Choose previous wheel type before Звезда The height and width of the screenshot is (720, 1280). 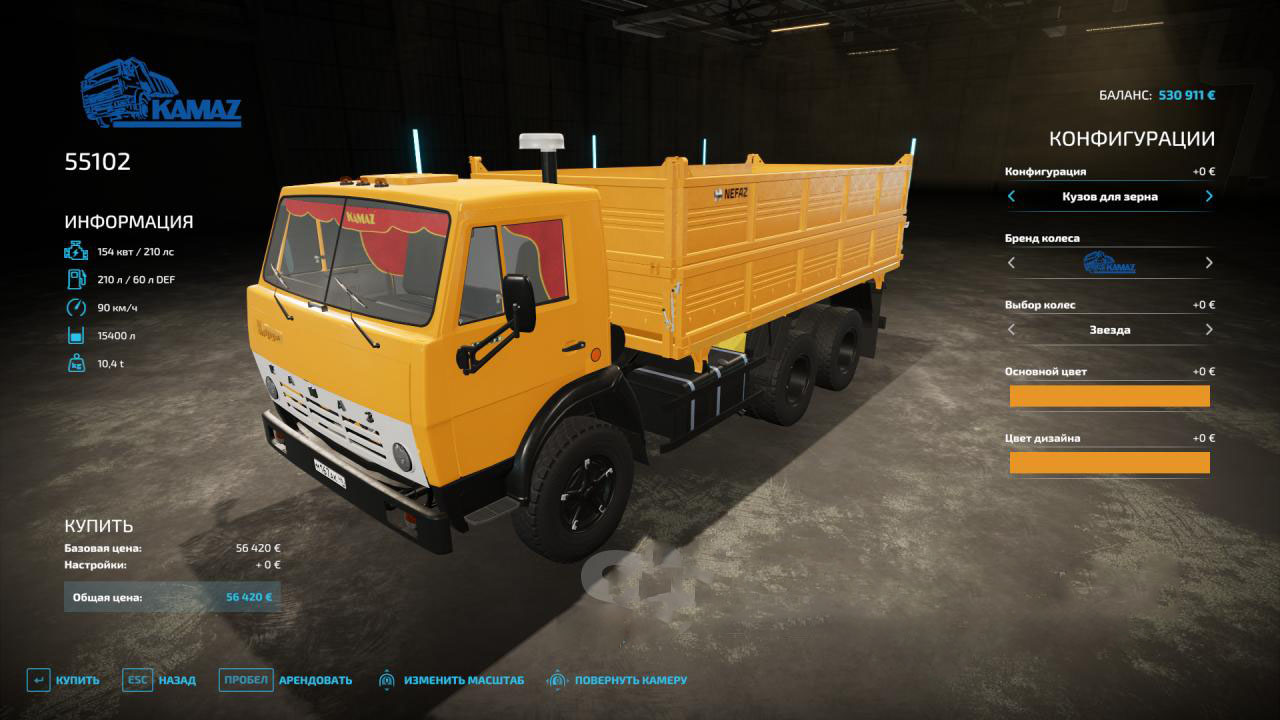[x=1011, y=330]
